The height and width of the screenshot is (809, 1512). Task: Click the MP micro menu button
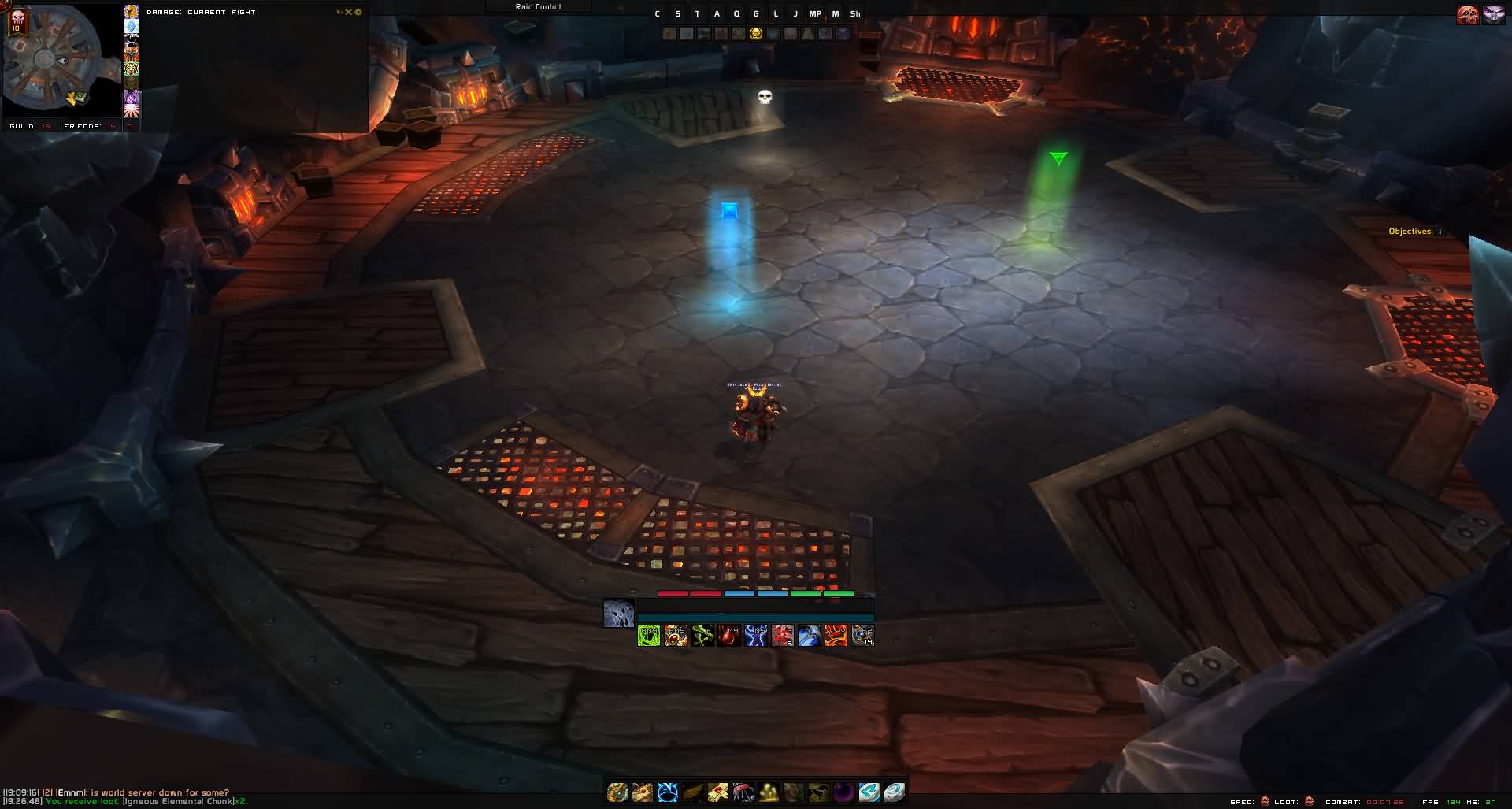pos(815,13)
